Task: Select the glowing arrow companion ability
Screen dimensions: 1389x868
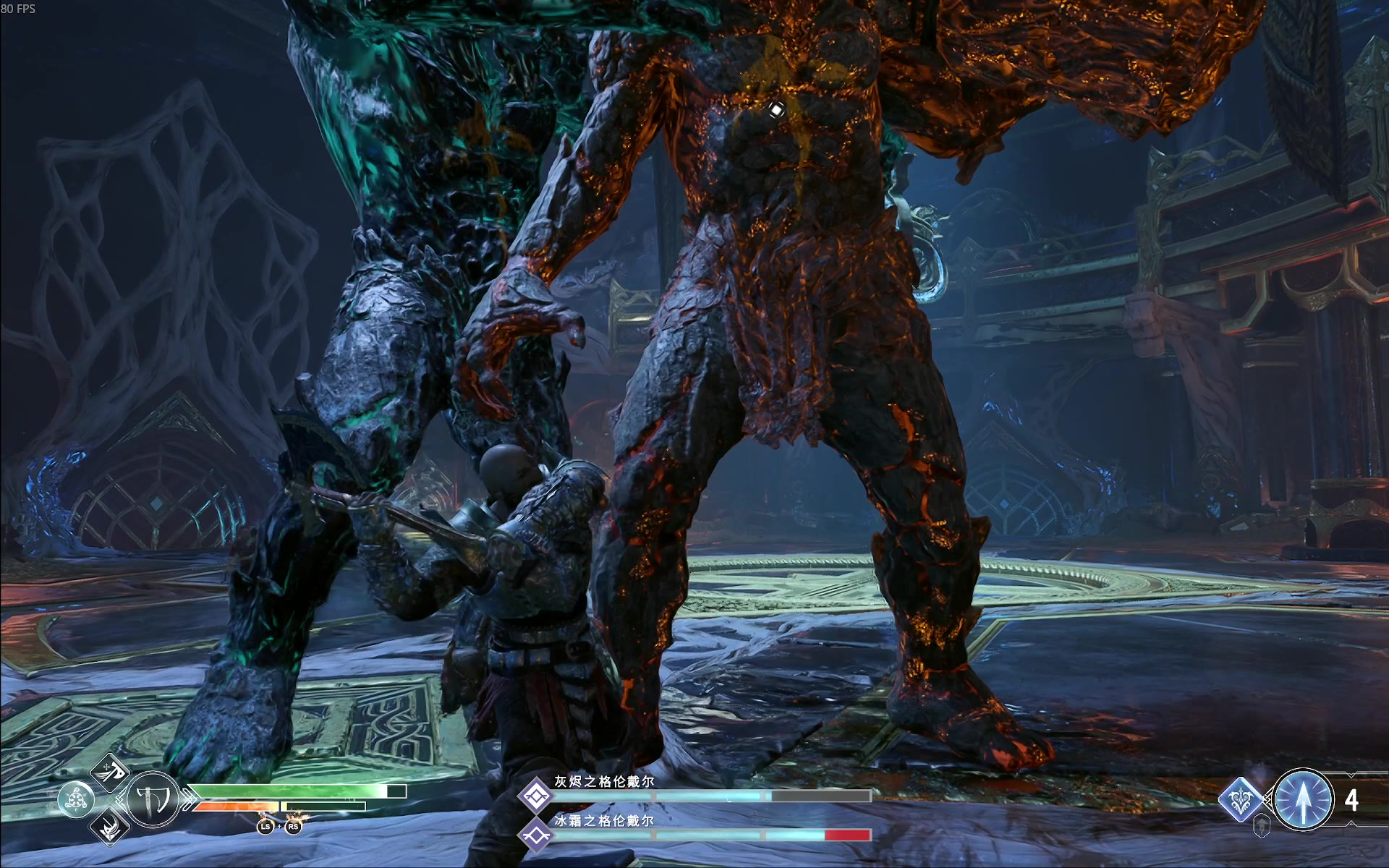Action: [x=1304, y=800]
